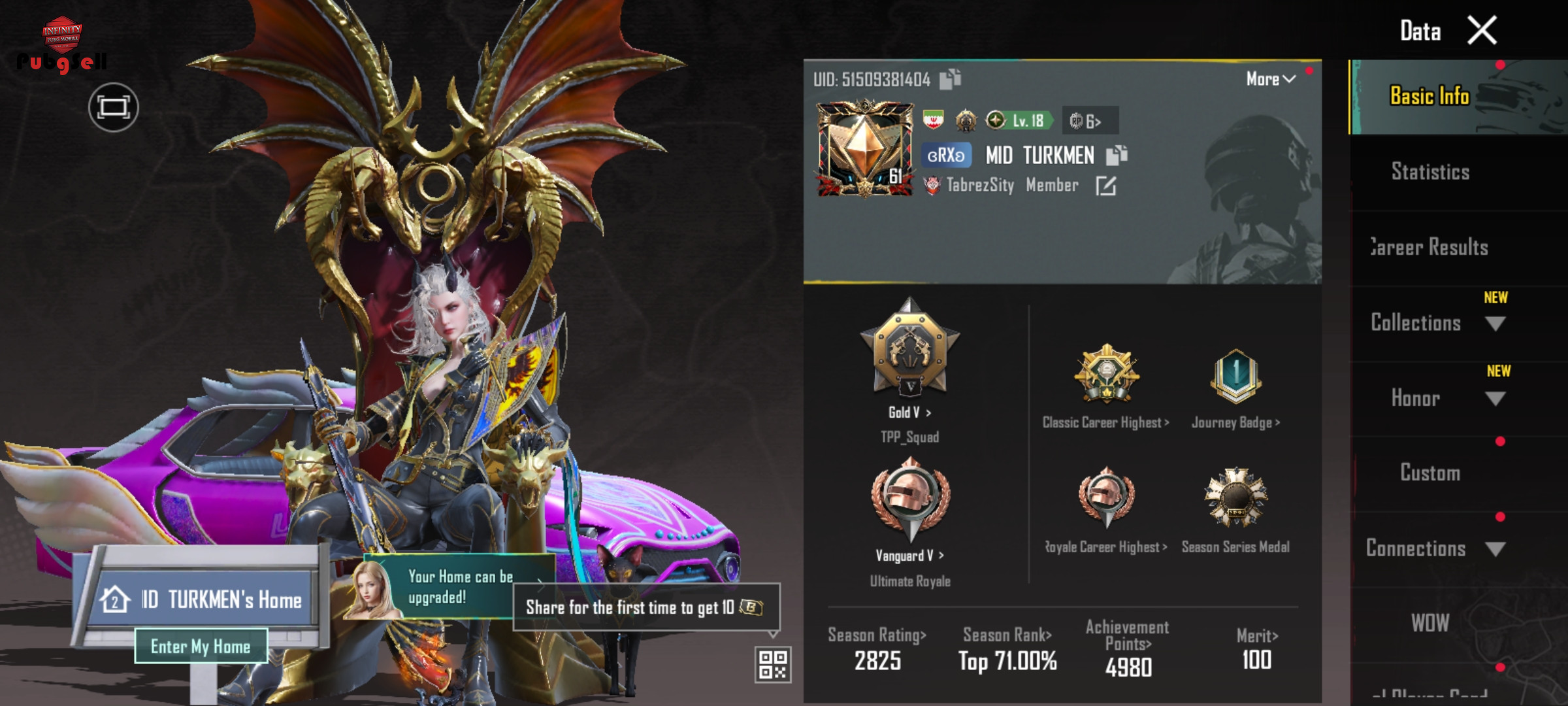The width and height of the screenshot is (1568, 706).
Task: Toggle fullscreen character view
Action: [x=113, y=107]
